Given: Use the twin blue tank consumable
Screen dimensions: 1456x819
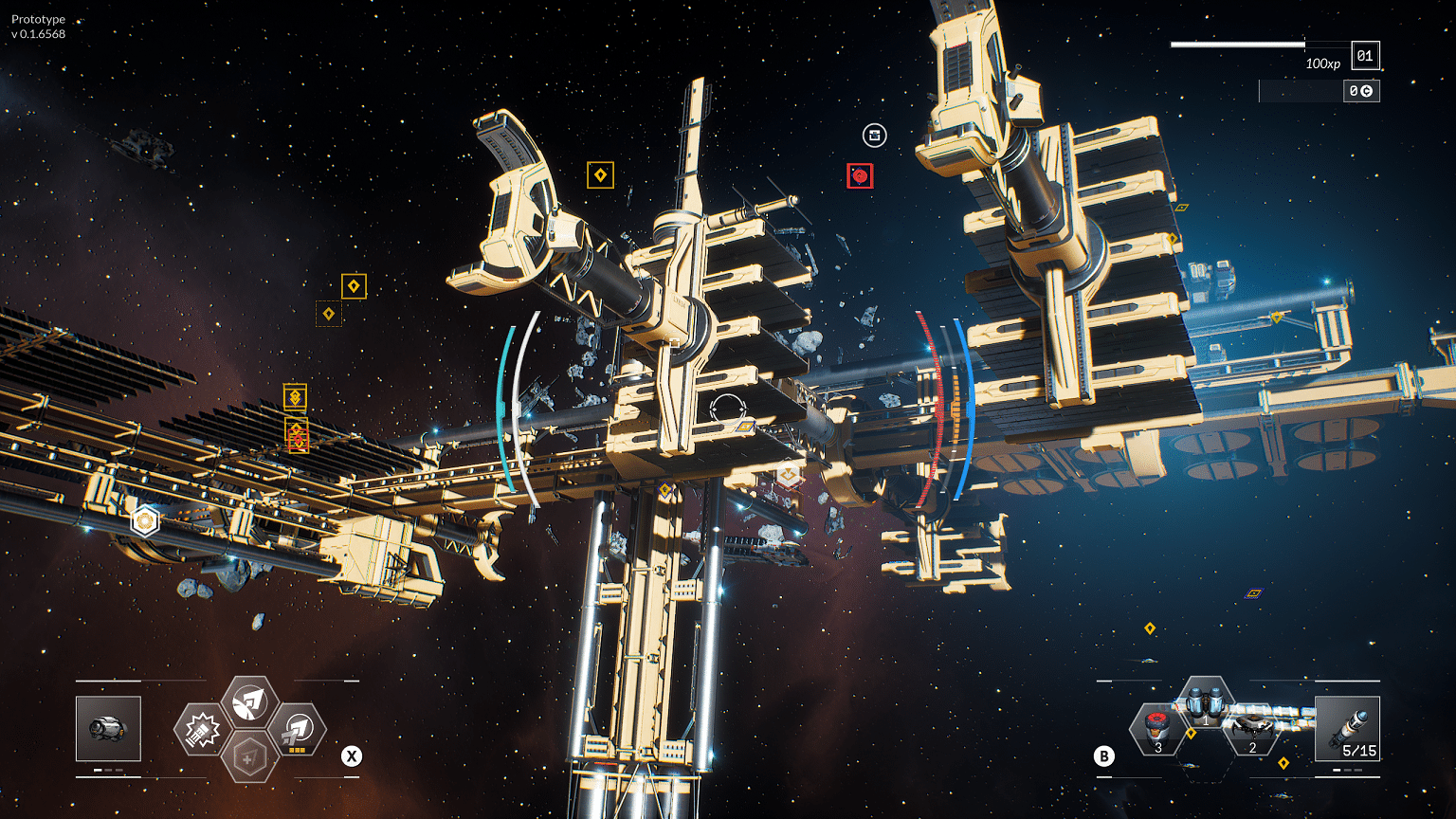Looking at the screenshot, I should [x=1204, y=705].
